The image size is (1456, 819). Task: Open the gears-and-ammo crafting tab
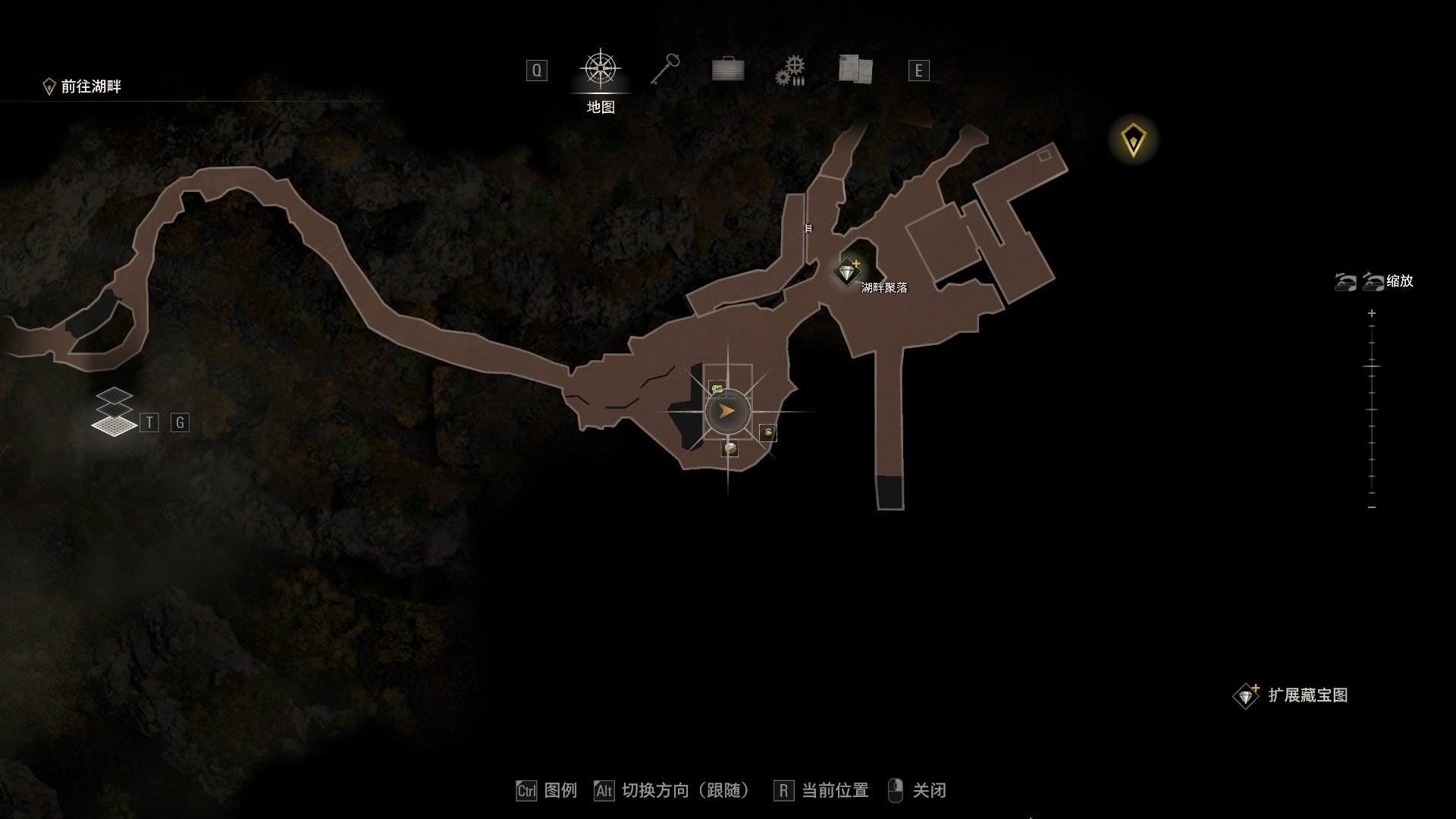coord(790,71)
